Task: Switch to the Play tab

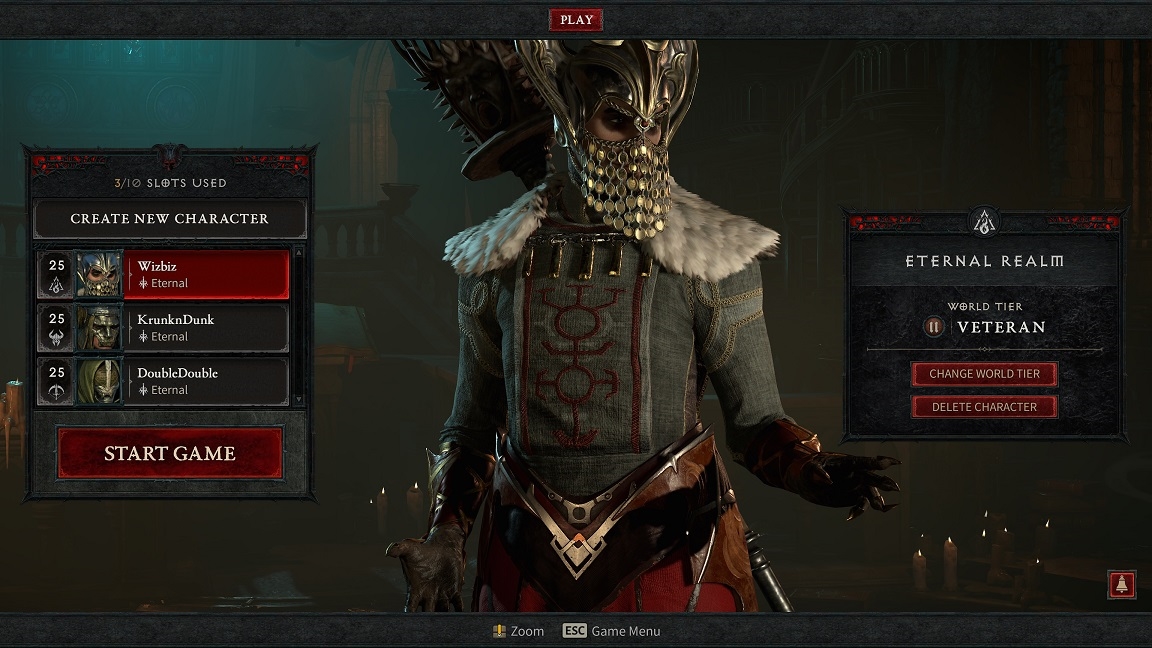Action: click(576, 20)
